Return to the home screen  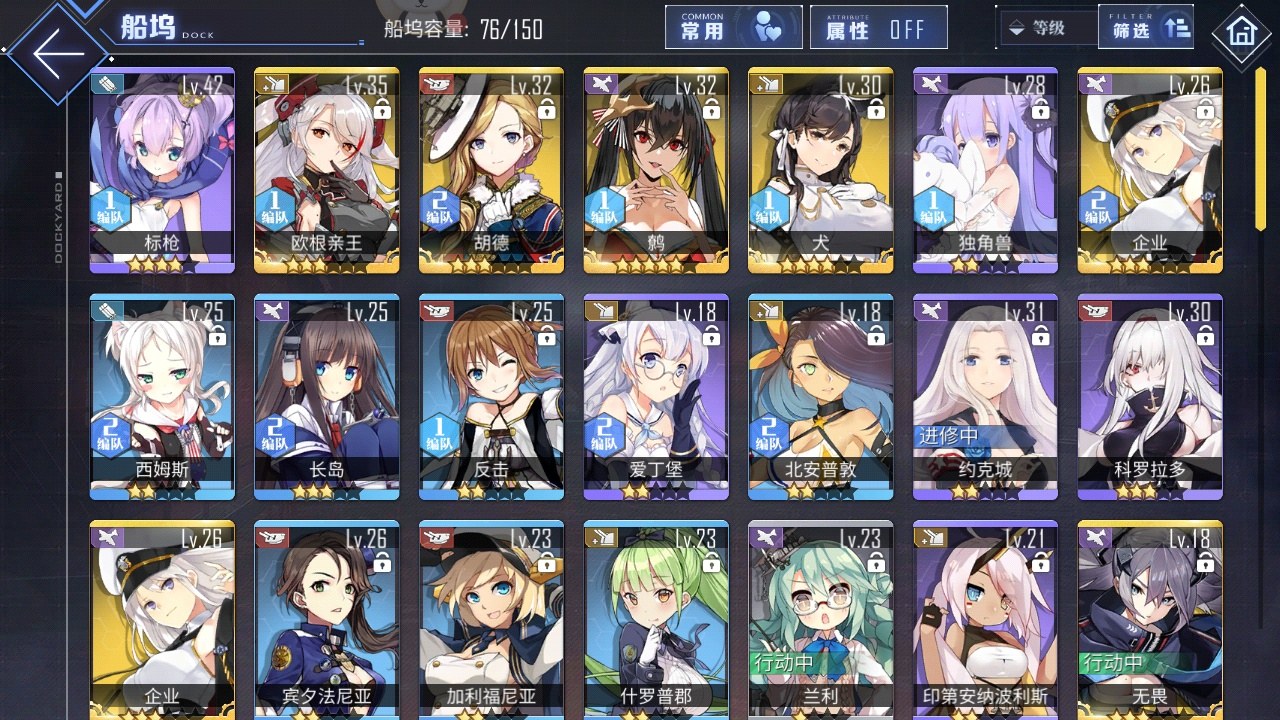(x=1242, y=34)
